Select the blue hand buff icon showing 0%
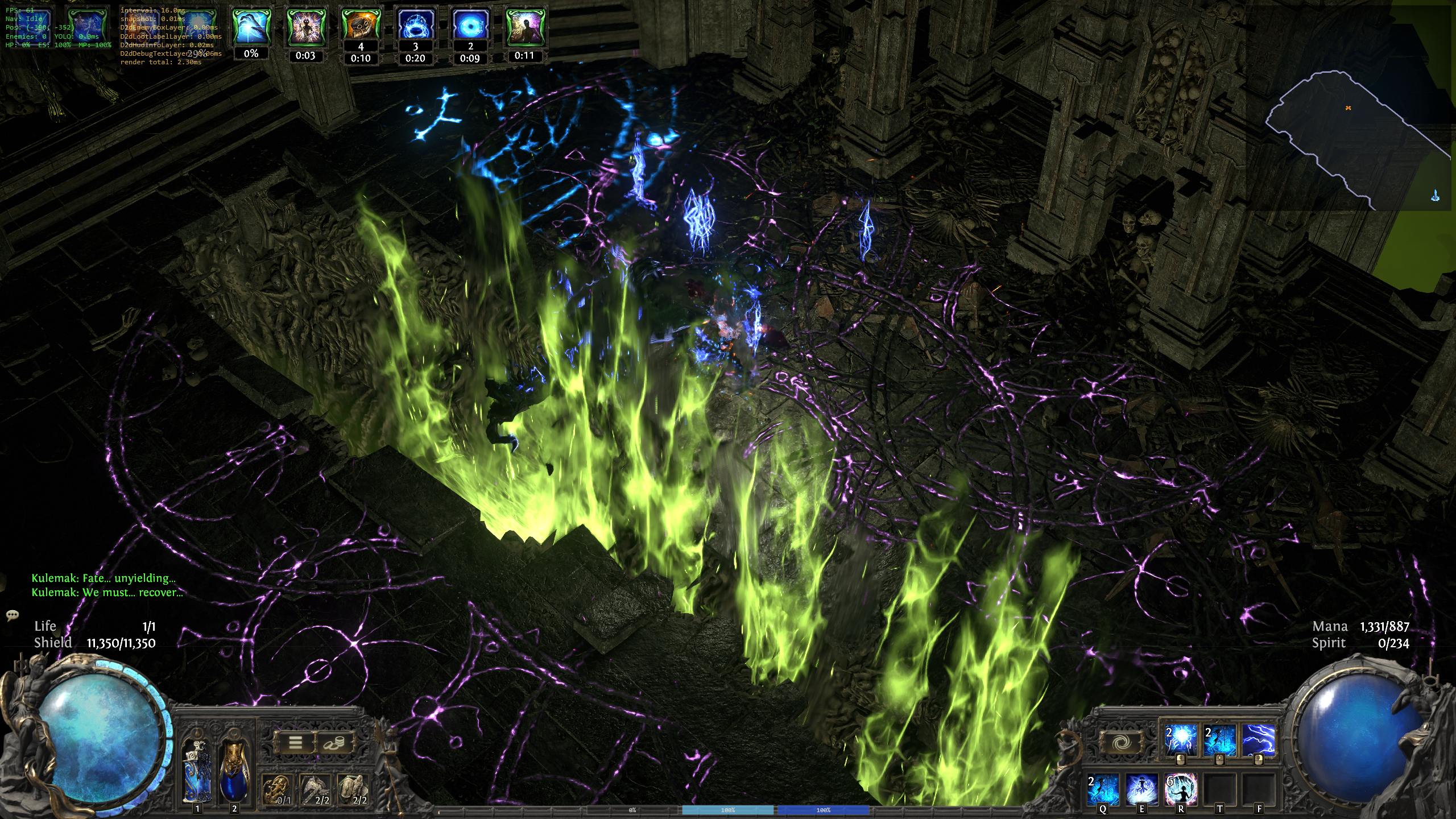Image resolution: width=1456 pixels, height=819 pixels. click(251, 27)
